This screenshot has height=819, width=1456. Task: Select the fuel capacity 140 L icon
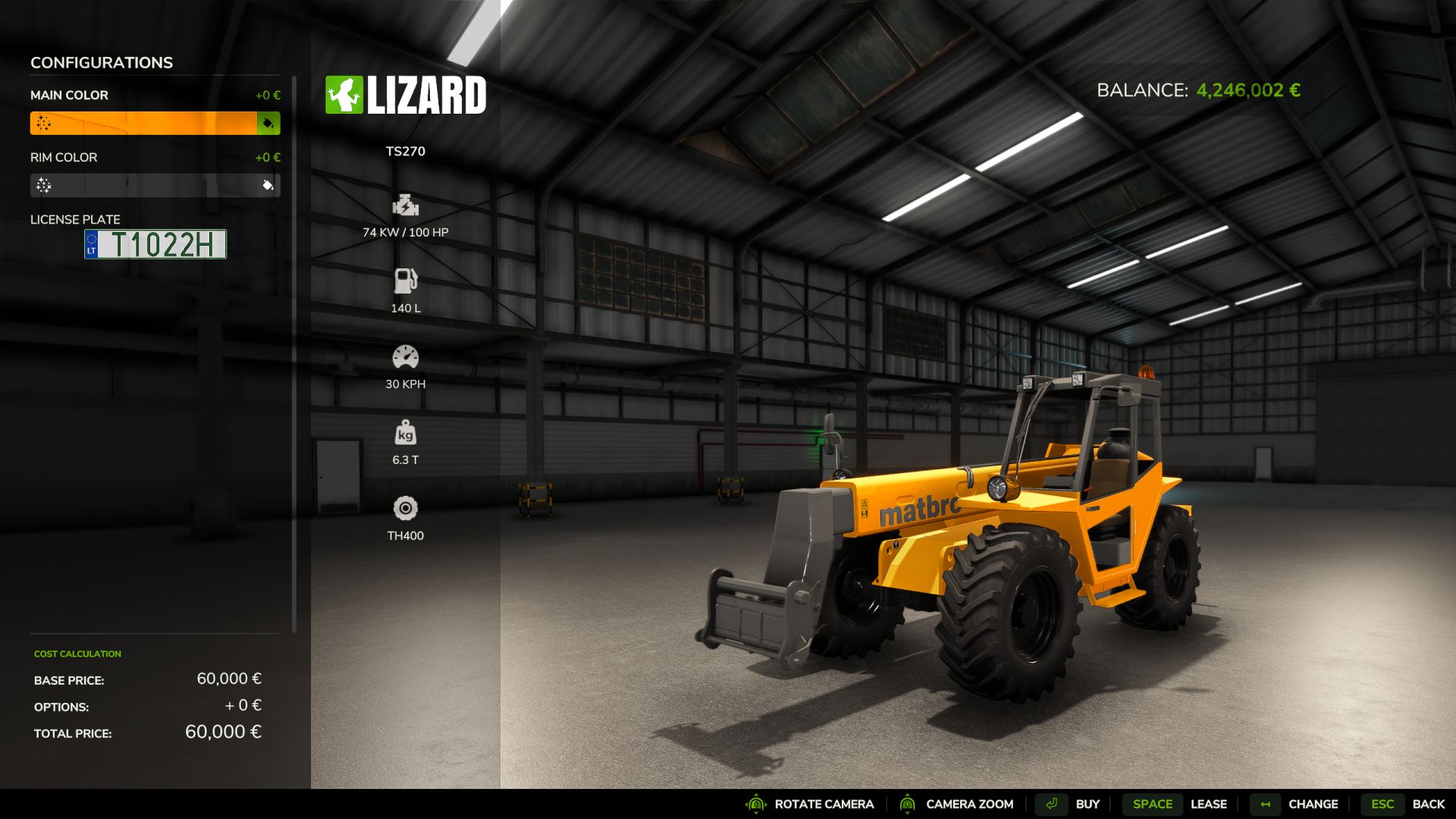(x=406, y=281)
